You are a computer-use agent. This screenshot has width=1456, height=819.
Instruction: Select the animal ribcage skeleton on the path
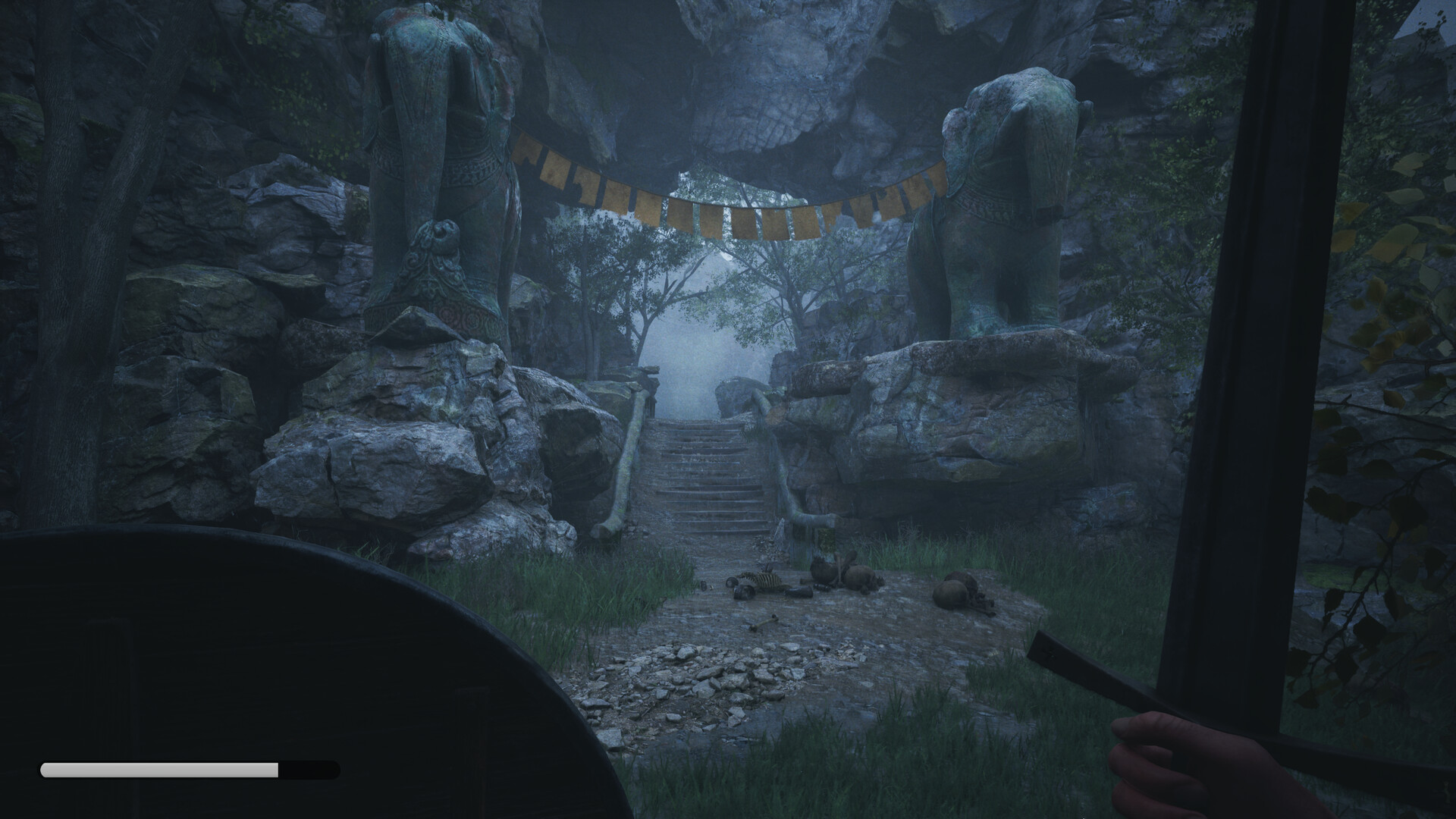(762, 580)
